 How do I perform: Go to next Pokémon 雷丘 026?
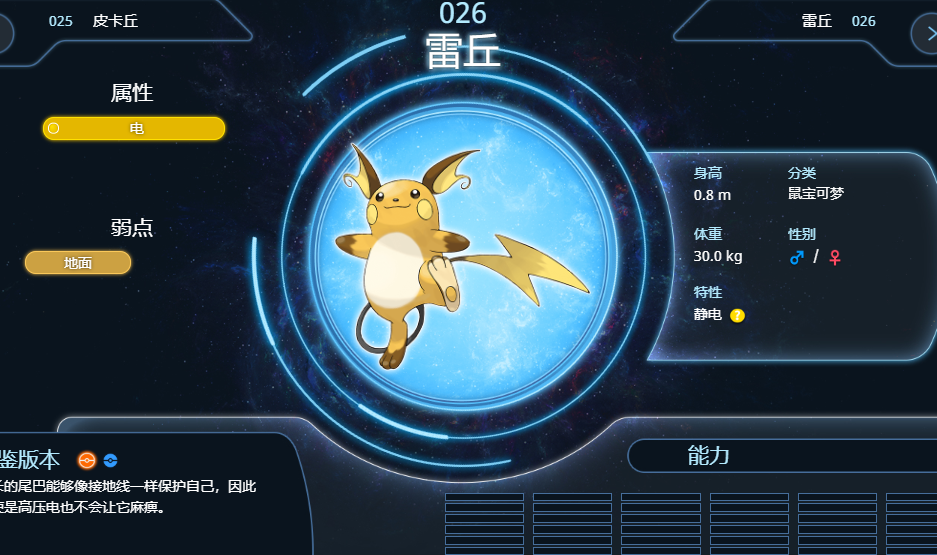pos(838,21)
